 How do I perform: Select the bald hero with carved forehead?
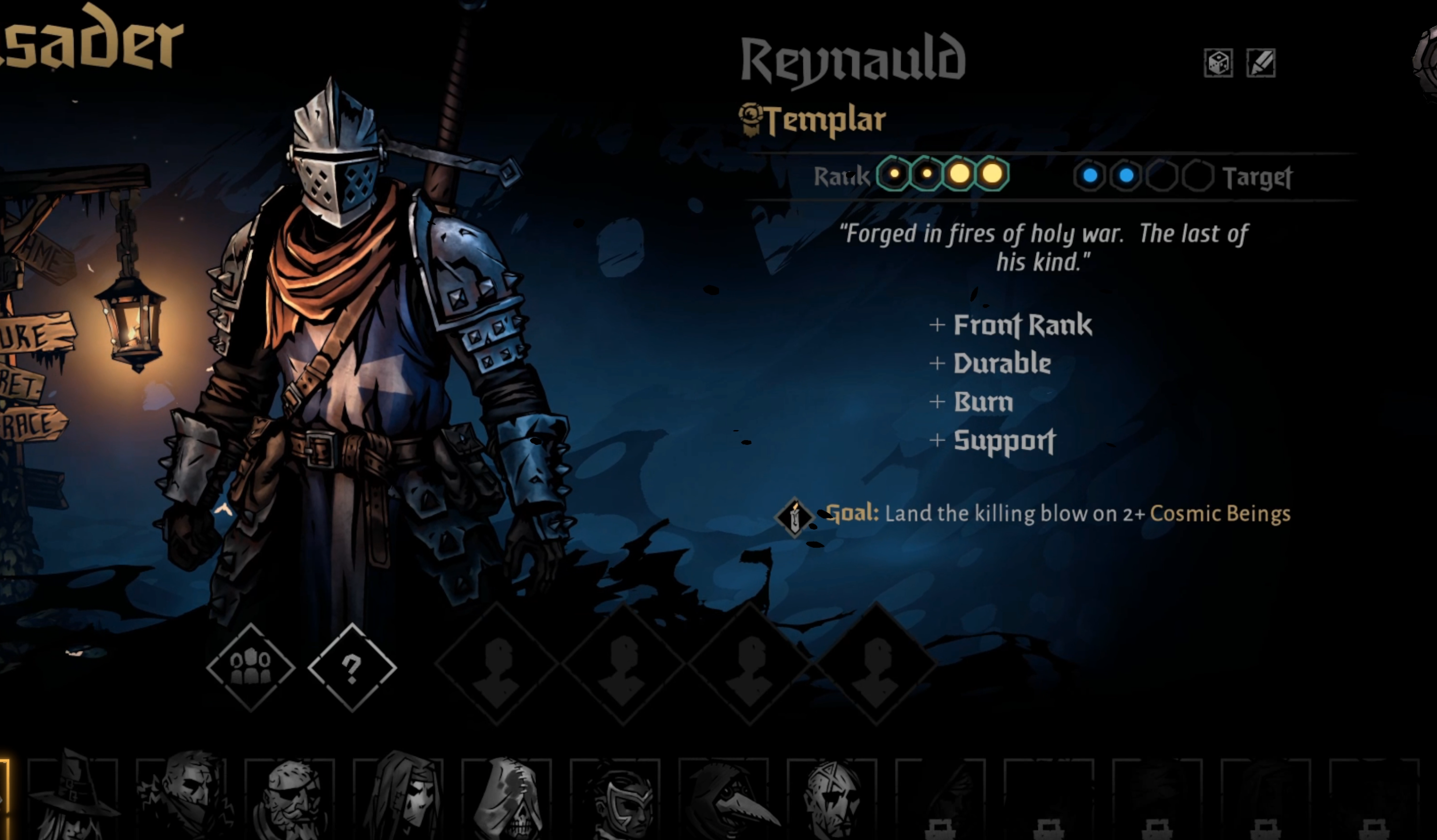point(831,798)
